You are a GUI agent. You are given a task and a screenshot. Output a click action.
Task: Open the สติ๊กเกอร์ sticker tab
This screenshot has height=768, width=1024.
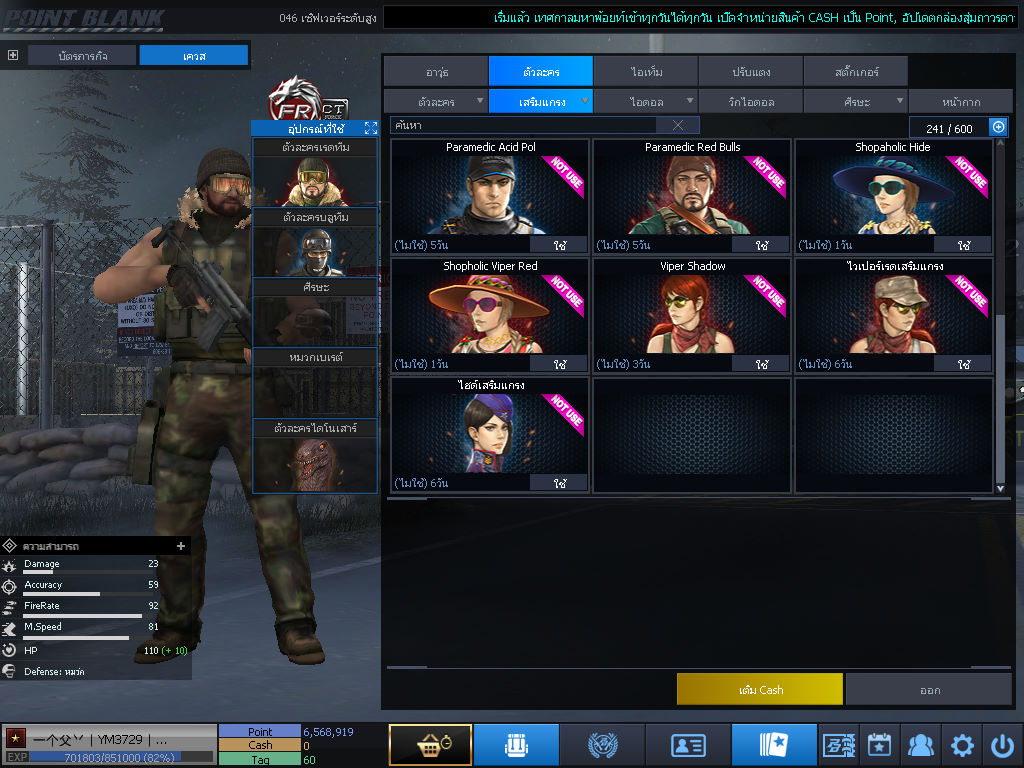[855, 72]
